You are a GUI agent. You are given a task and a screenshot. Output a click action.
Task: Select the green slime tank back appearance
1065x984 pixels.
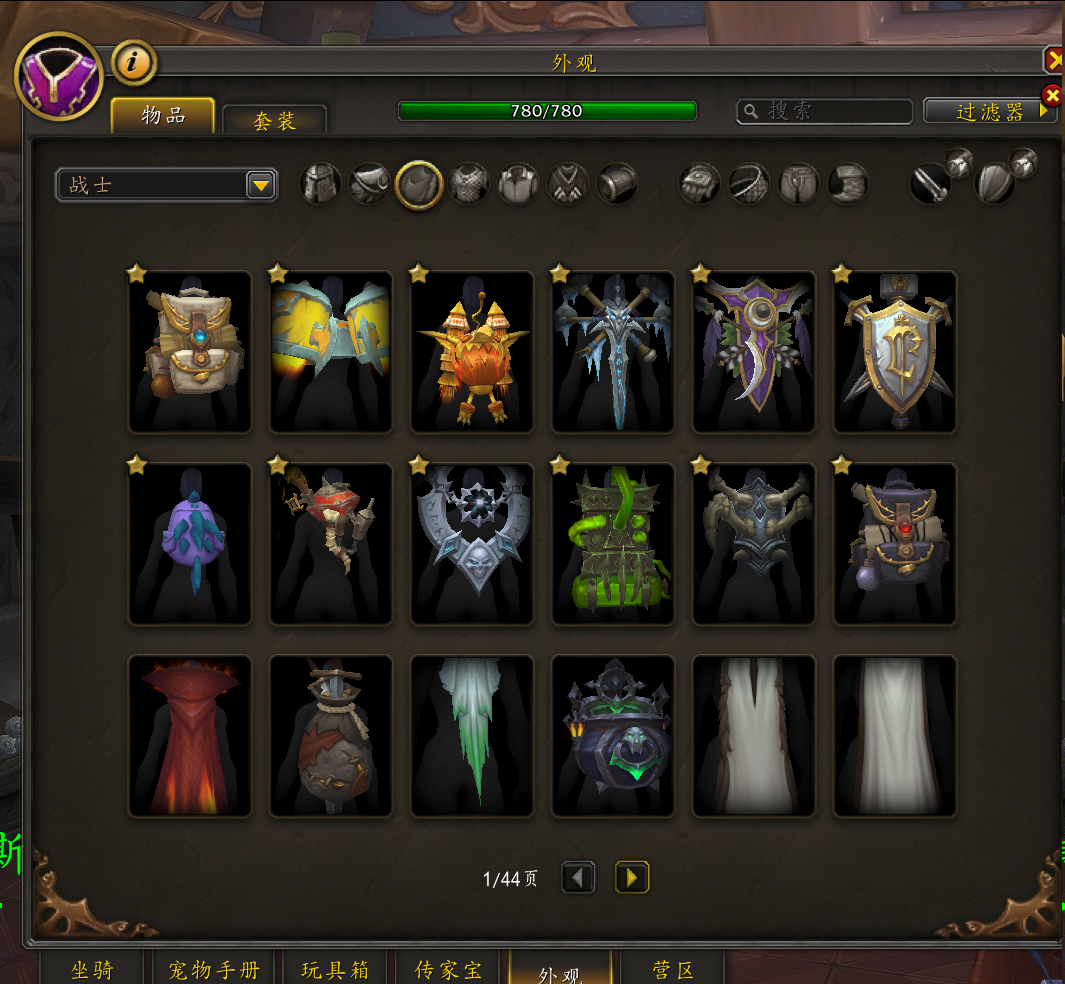point(613,543)
